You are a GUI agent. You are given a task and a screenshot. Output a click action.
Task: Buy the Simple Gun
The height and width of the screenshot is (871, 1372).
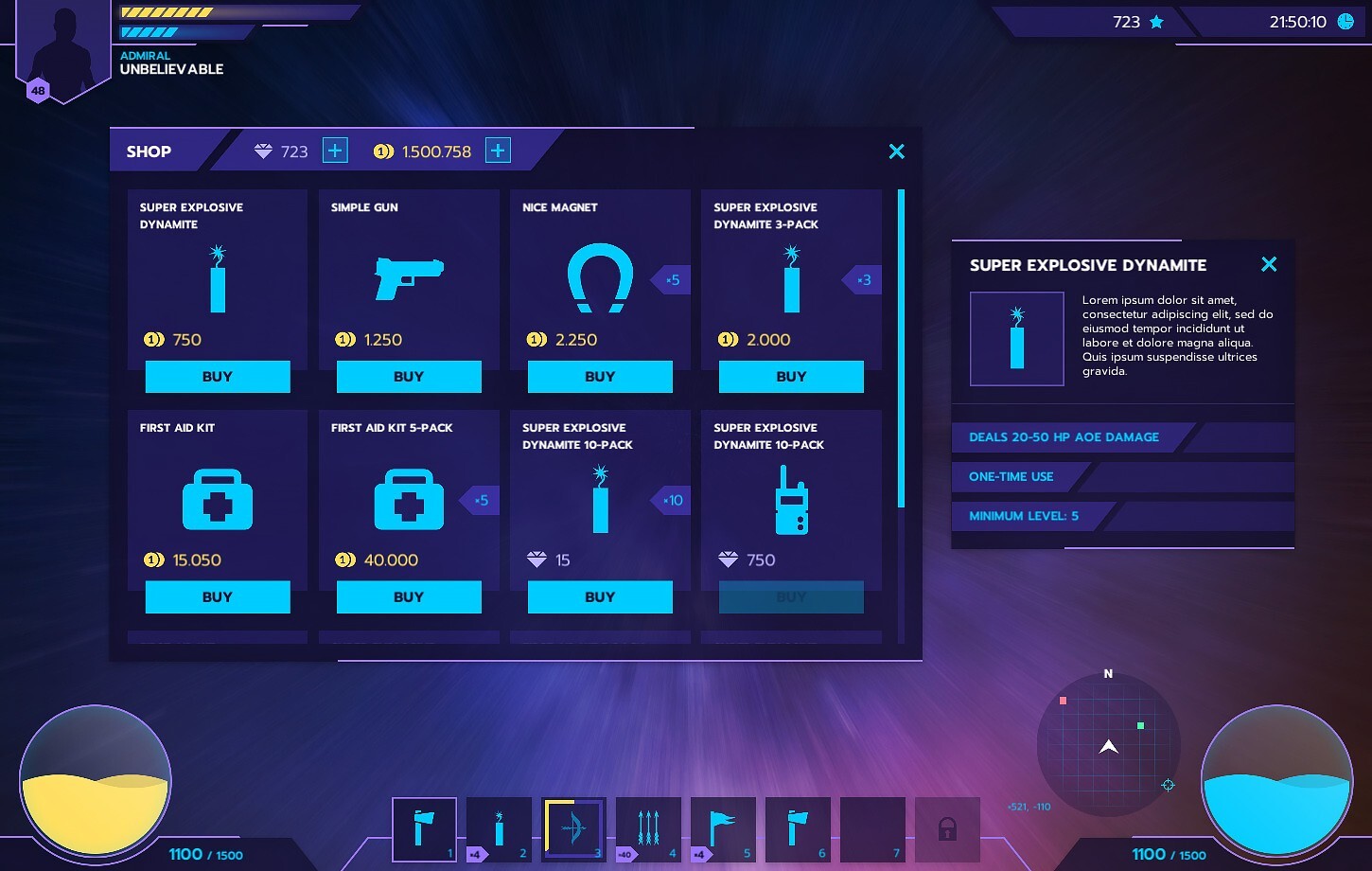click(409, 376)
